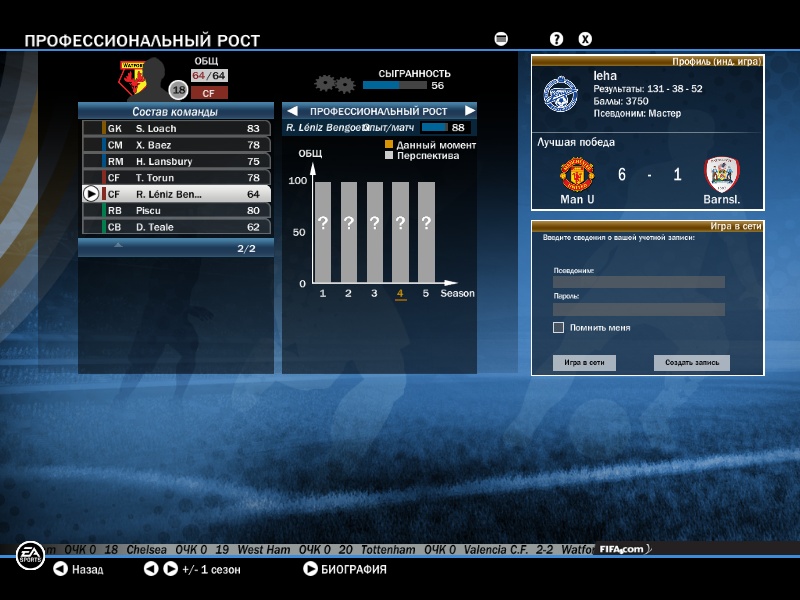Select Piscu in the team list
This screenshot has width=800, height=600.
pyautogui.click(x=176, y=211)
